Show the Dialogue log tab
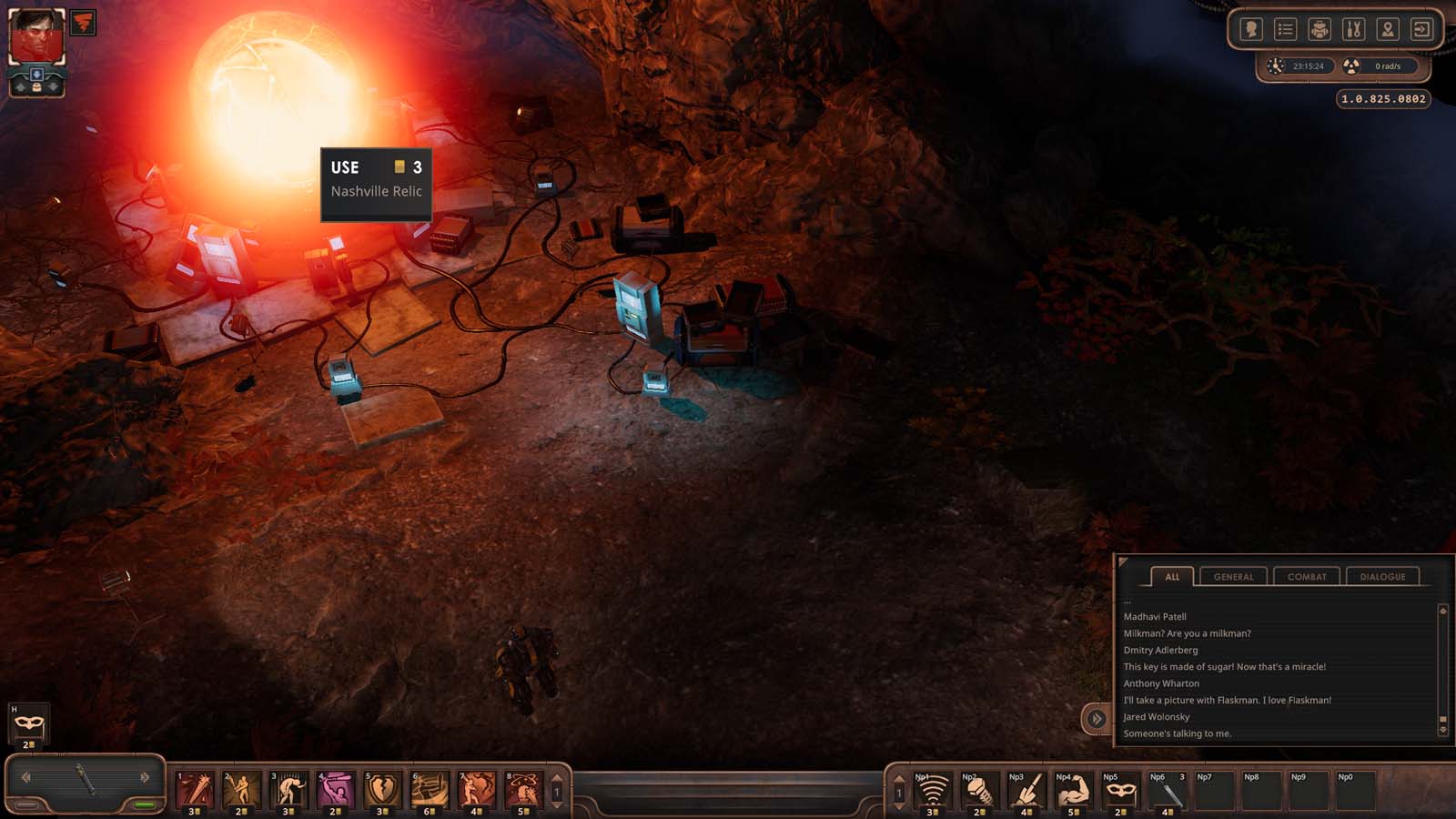The image size is (1456, 819). coord(1382,576)
